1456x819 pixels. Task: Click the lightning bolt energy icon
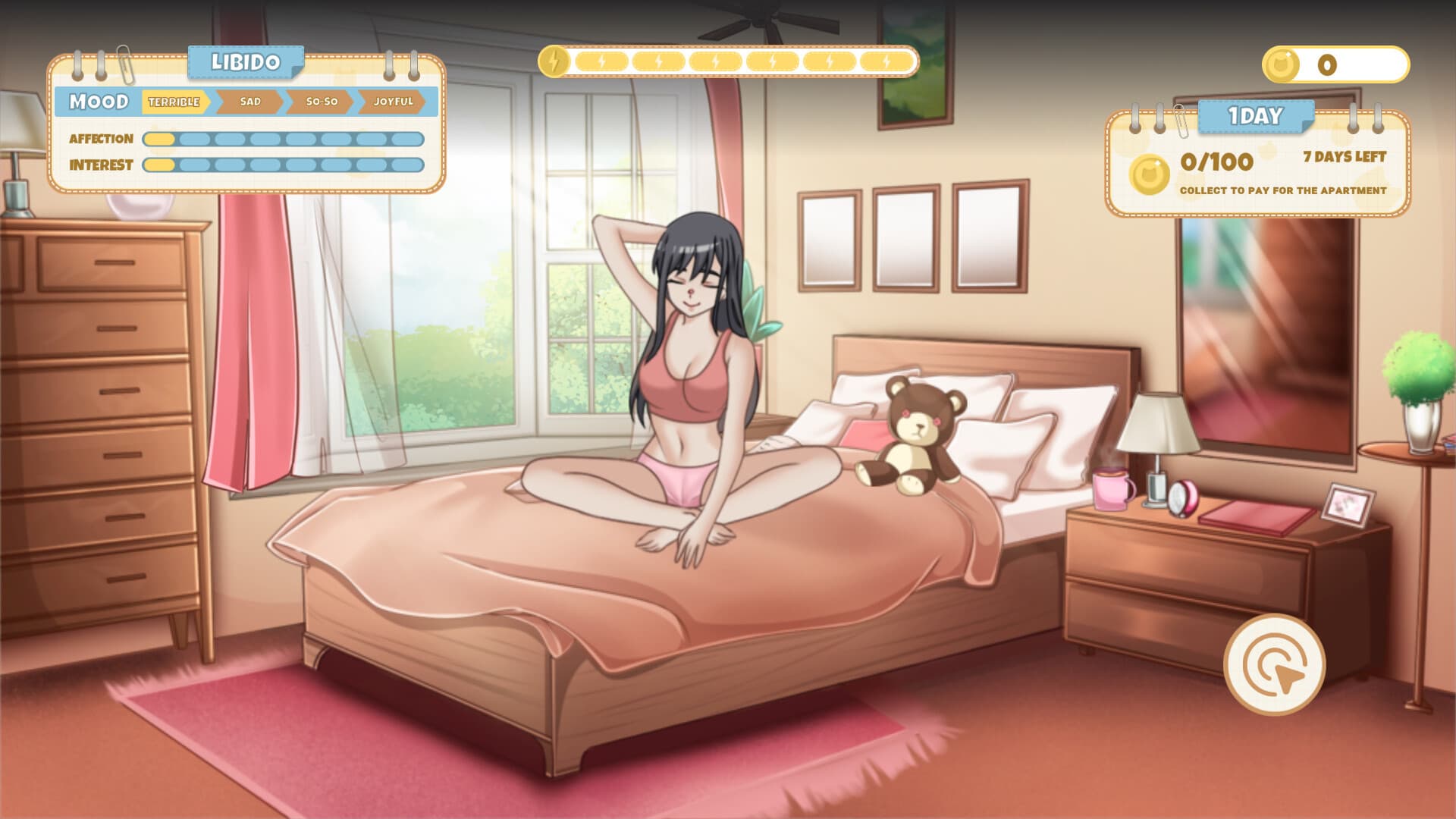pyautogui.click(x=554, y=61)
